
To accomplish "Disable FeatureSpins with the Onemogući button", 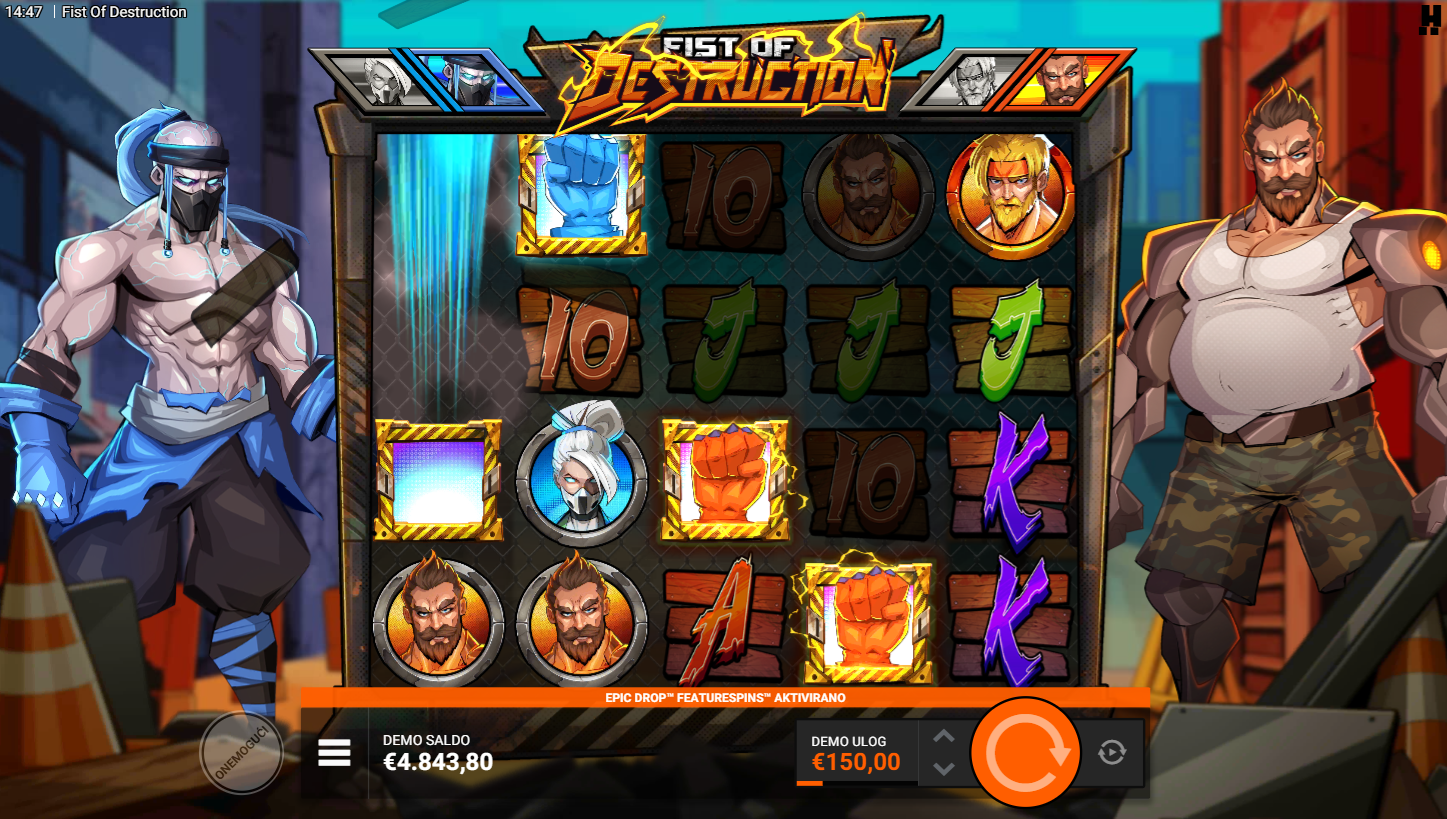I will (242, 753).
